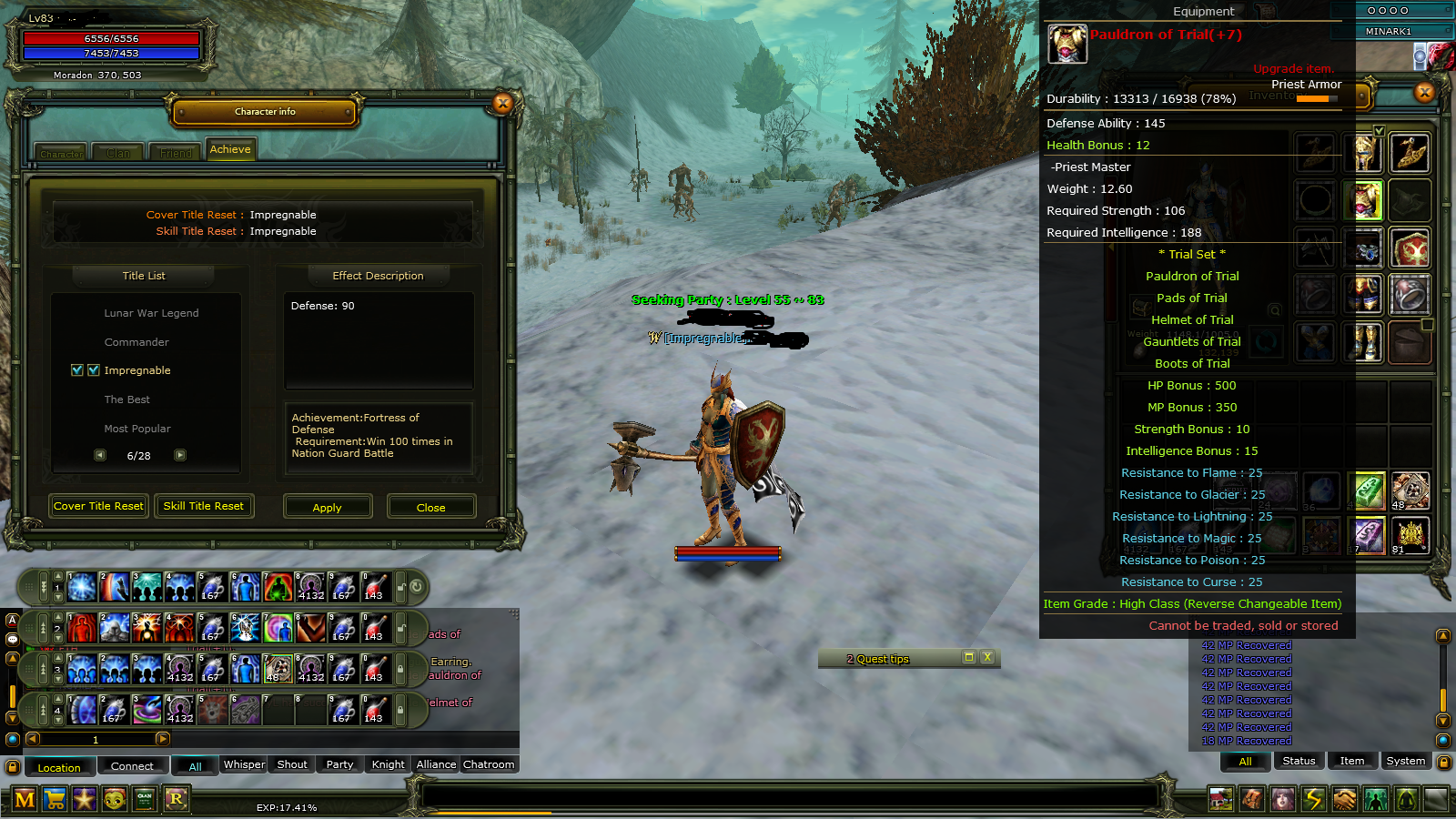Click the Skill Title Reset button
This screenshot has width=1456, height=819.
point(204,506)
